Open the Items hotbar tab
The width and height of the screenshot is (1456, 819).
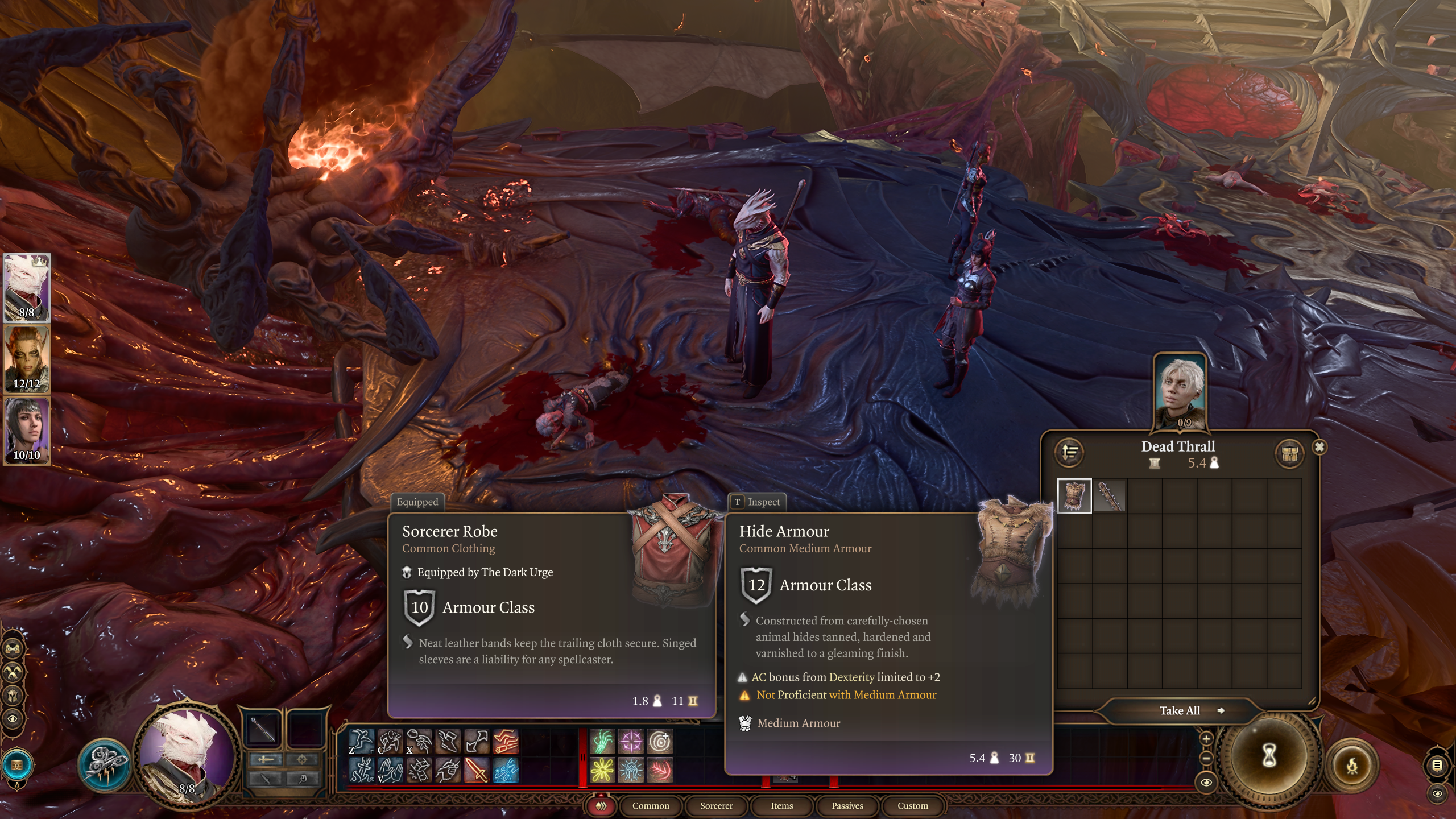click(781, 805)
